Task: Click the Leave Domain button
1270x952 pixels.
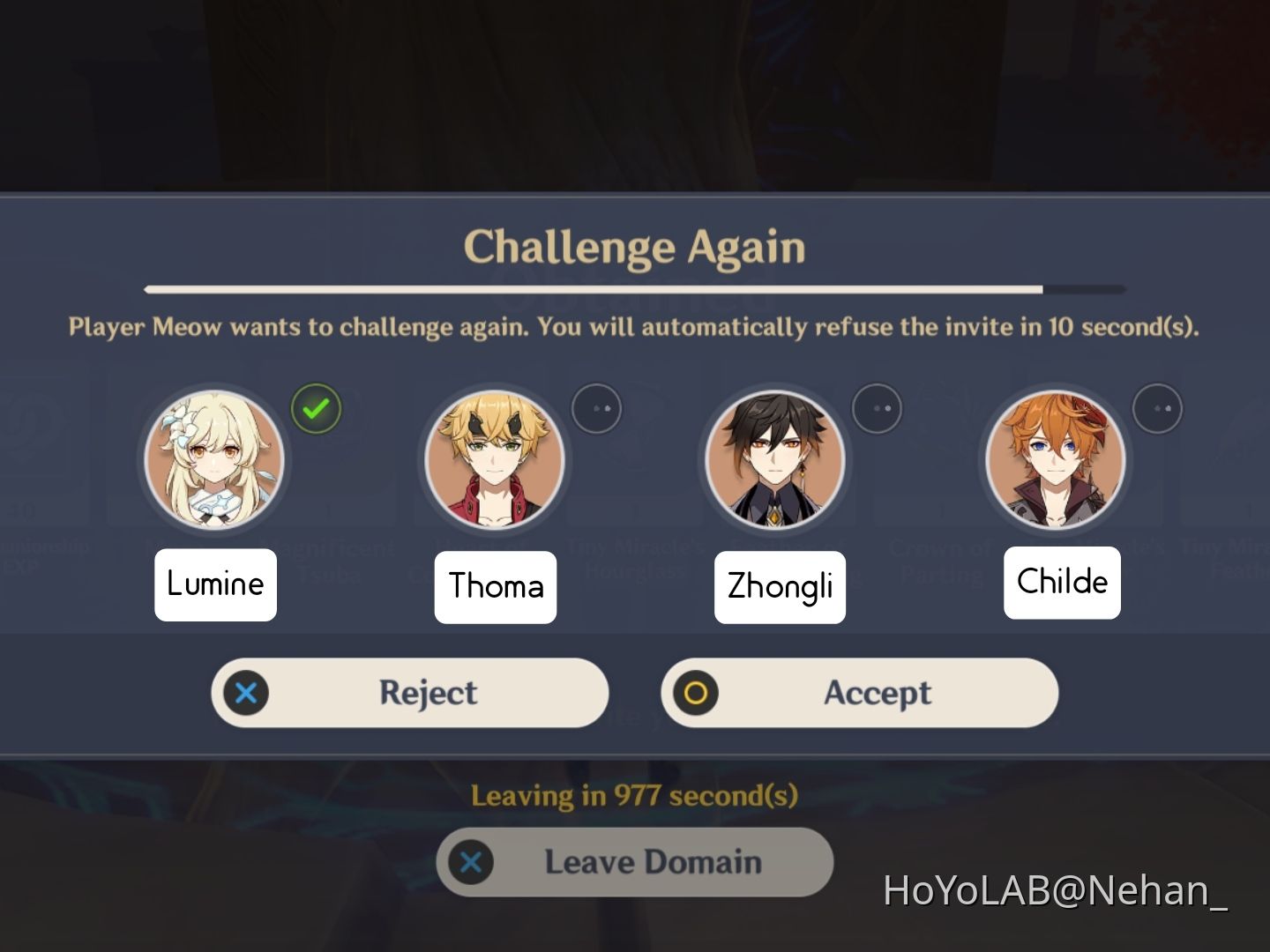Action: [635, 862]
